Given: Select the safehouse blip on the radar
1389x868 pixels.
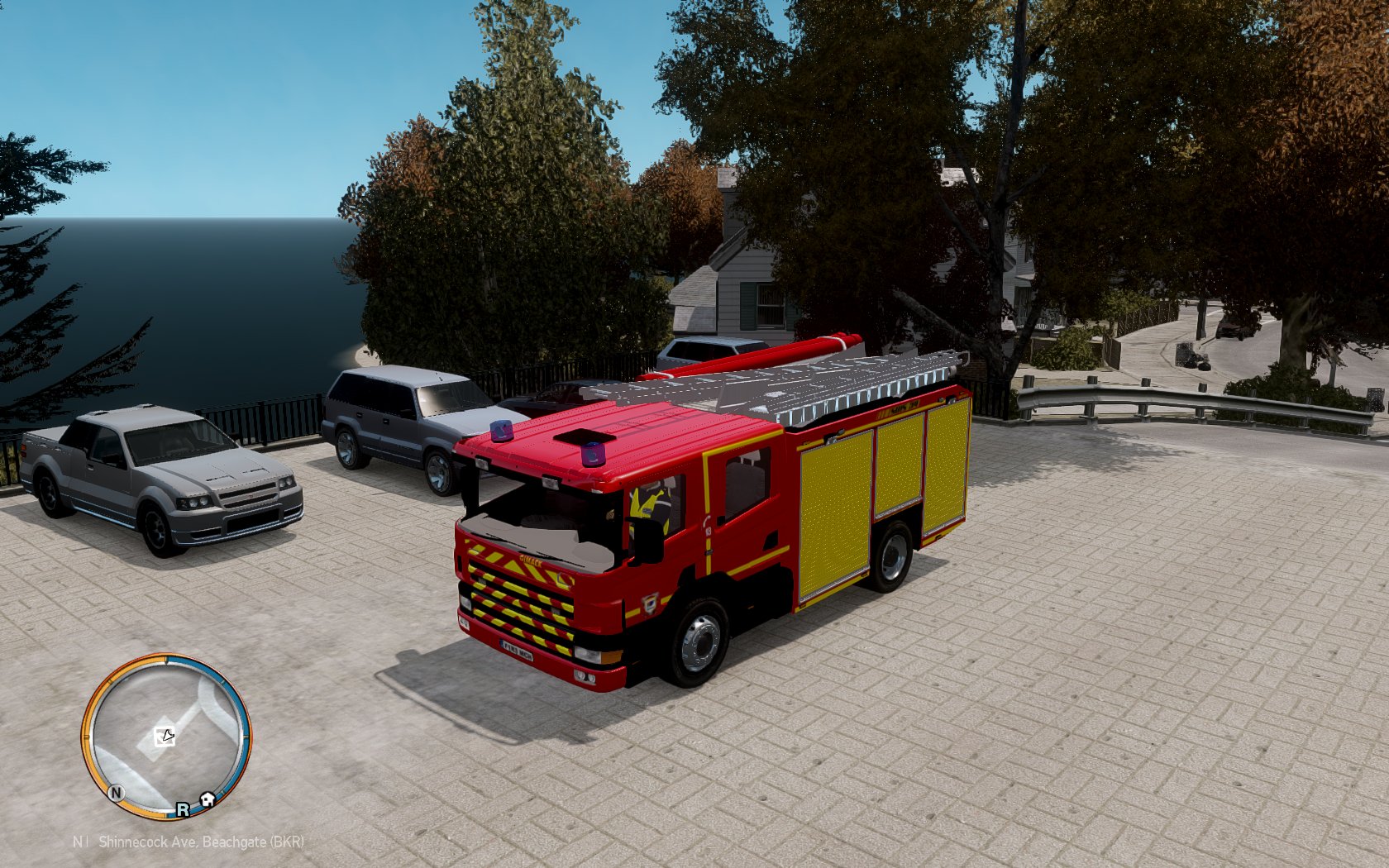Looking at the screenshot, I should coord(208,799).
